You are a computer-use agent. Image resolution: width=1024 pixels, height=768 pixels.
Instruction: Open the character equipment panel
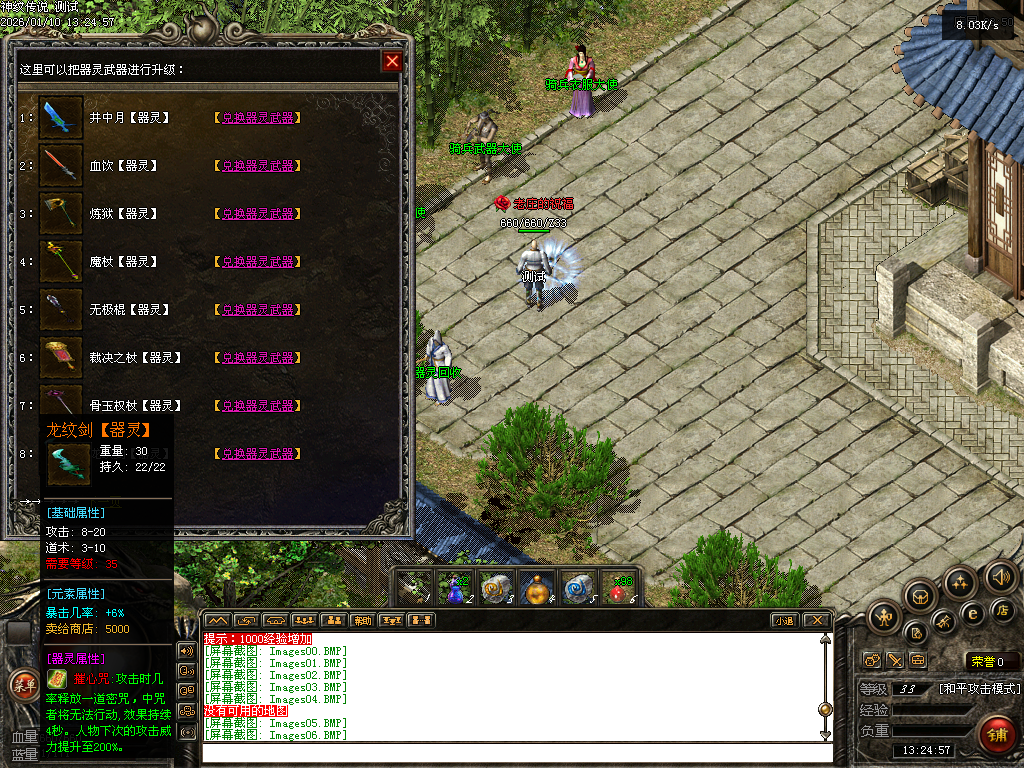click(886, 616)
